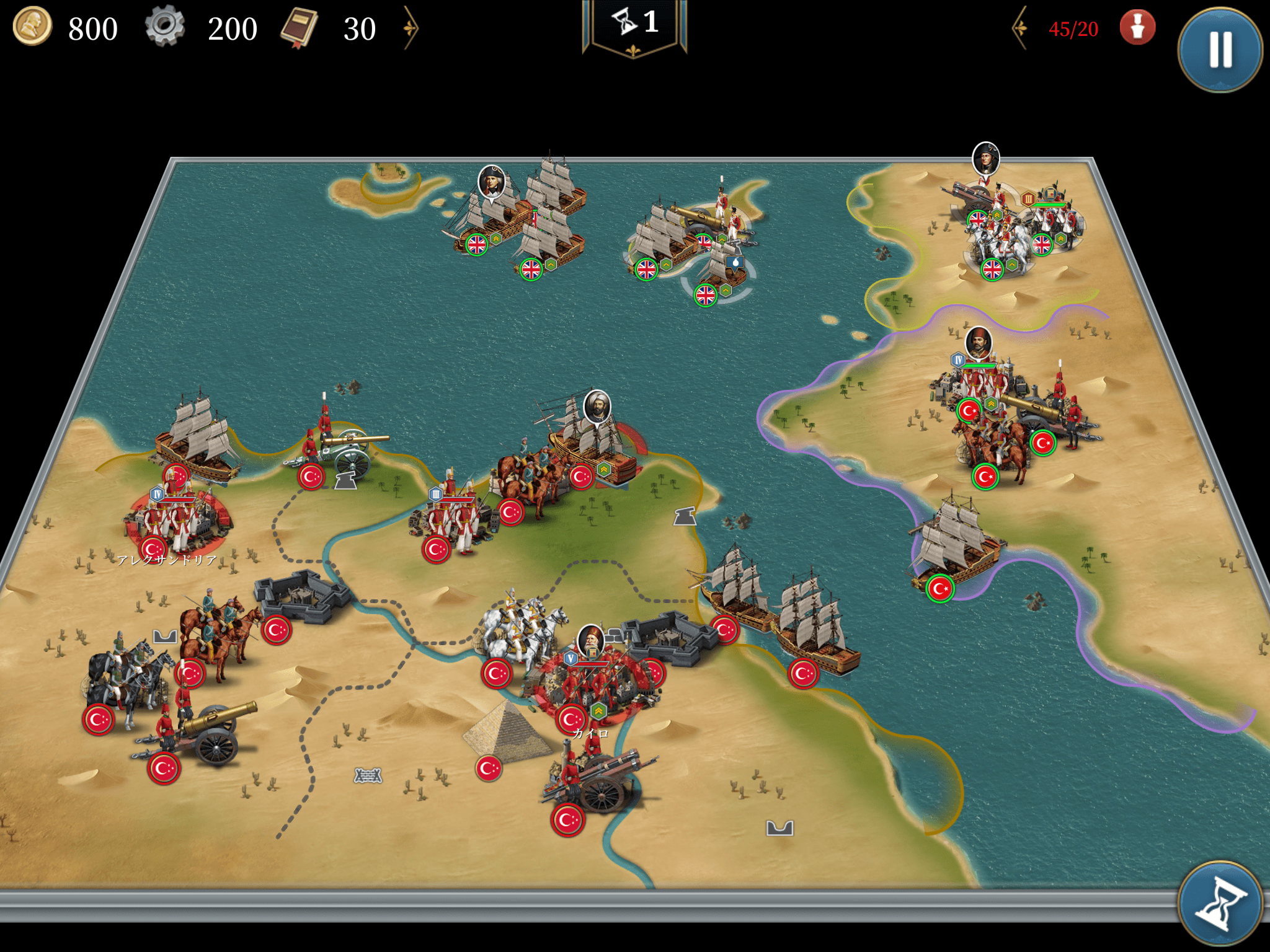The width and height of the screenshot is (1270, 952).
Task: Expand the resource bar arrow beside the book
Action: pyautogui.click(x=411, y=29)
